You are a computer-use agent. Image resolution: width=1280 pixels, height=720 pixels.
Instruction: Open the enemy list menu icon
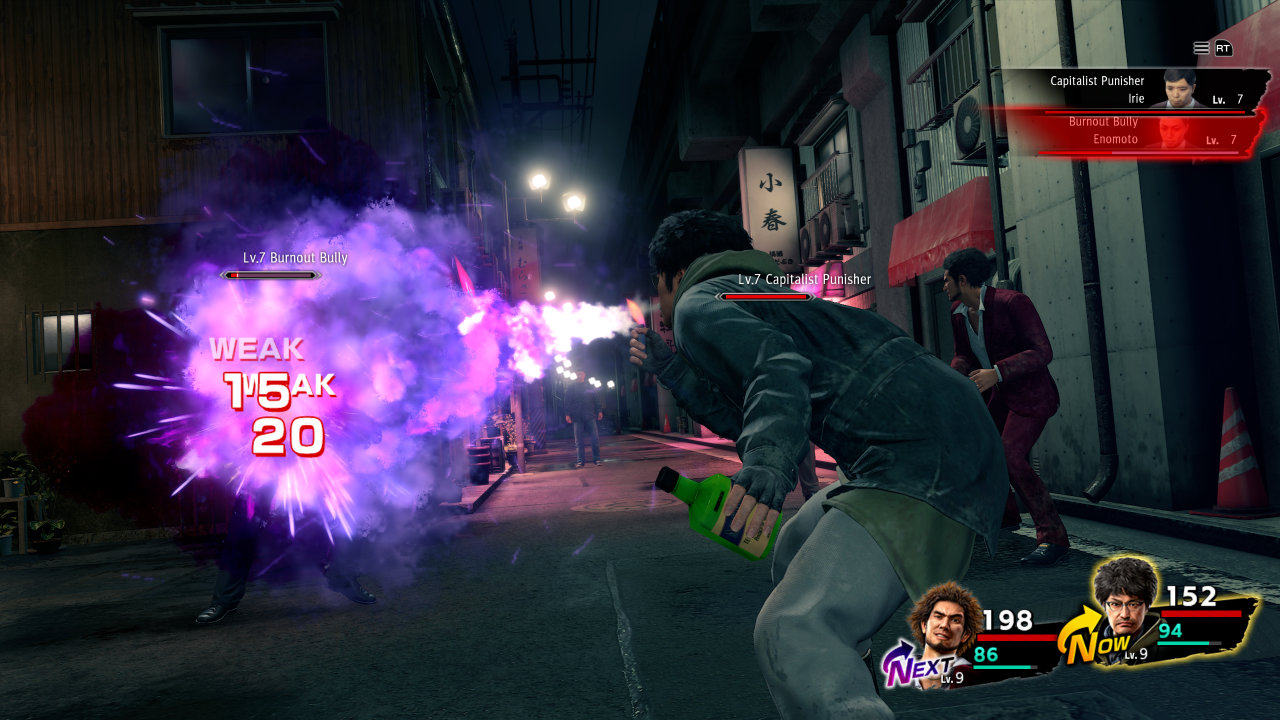coord(1201,48)
